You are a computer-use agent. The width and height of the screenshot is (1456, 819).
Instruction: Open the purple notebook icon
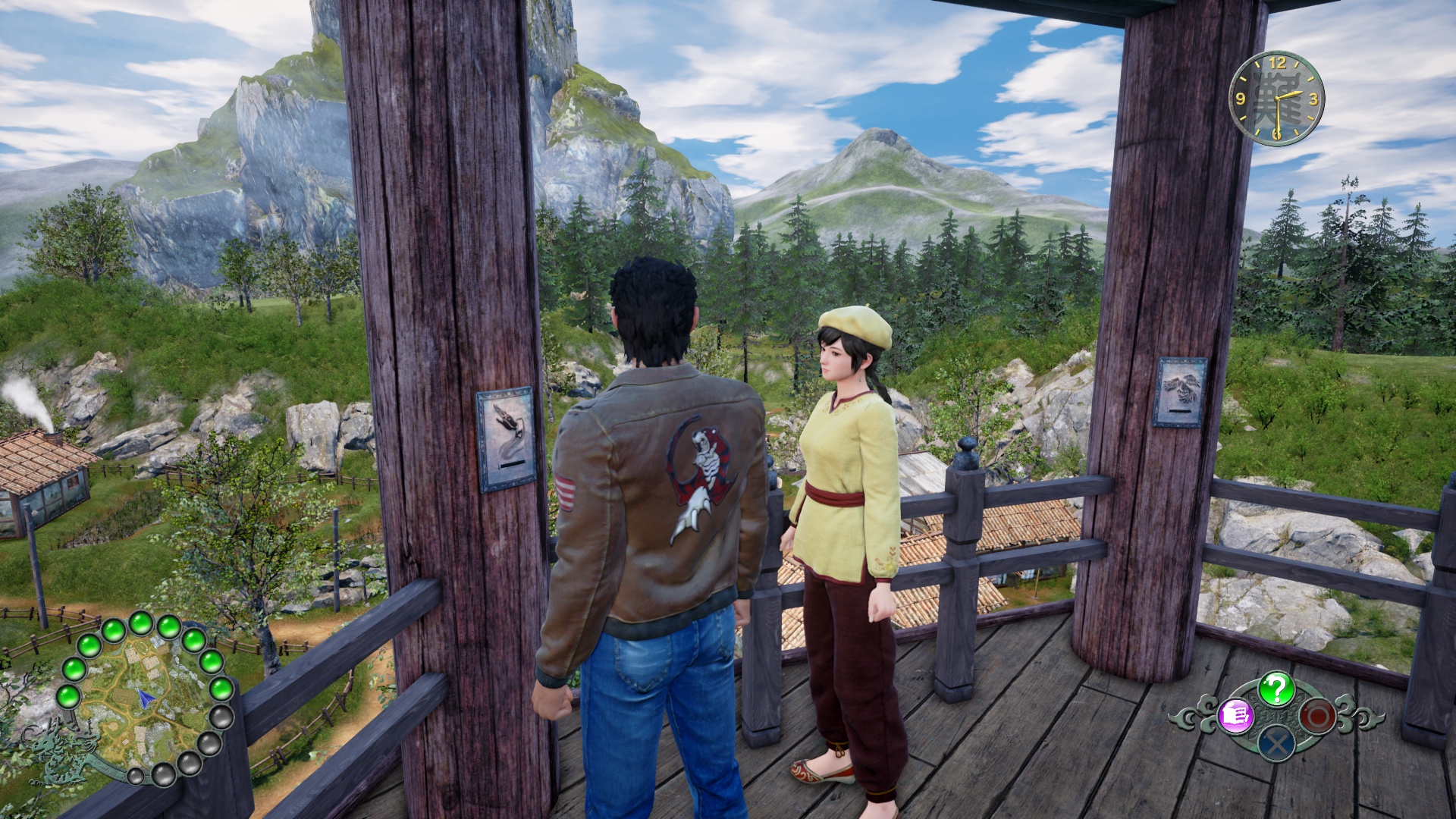(x=1235, y=715)
